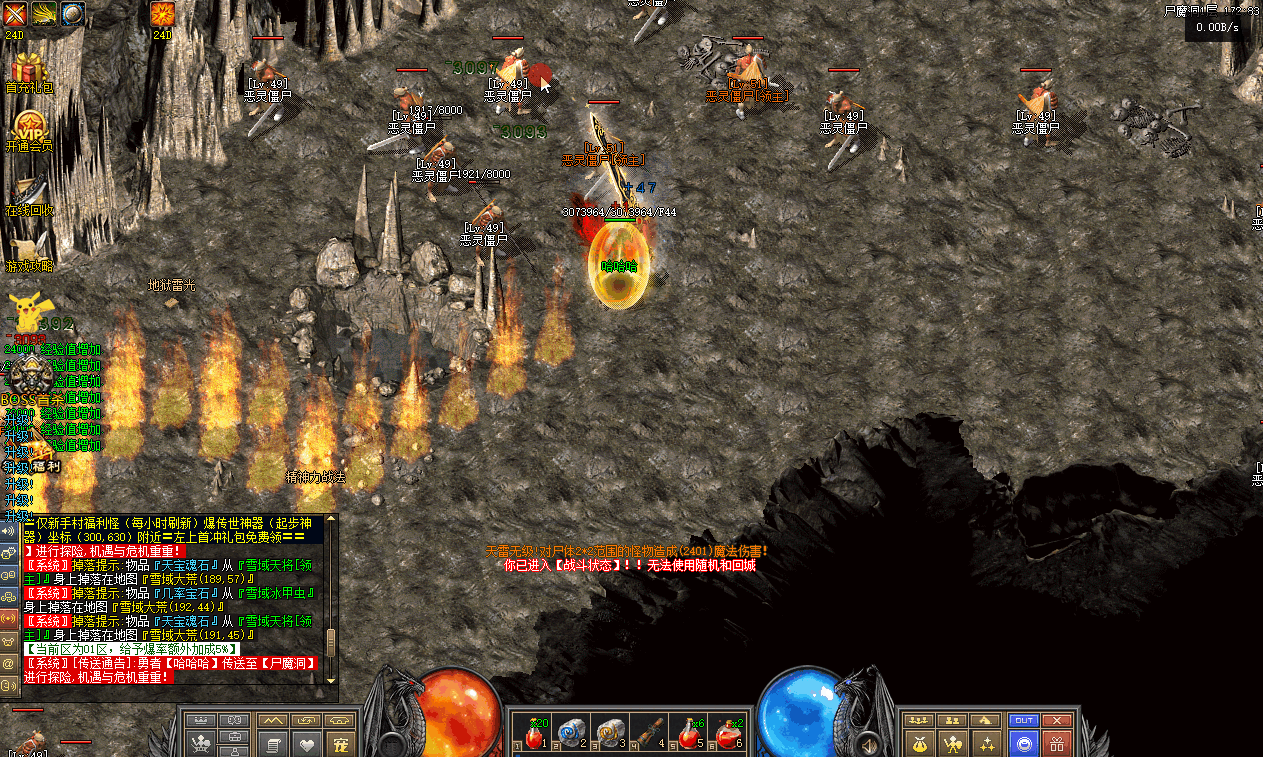Viewport: 1263px width, 757px height.
Task: Click the red X exit button
Action: tap(1056, 720)
